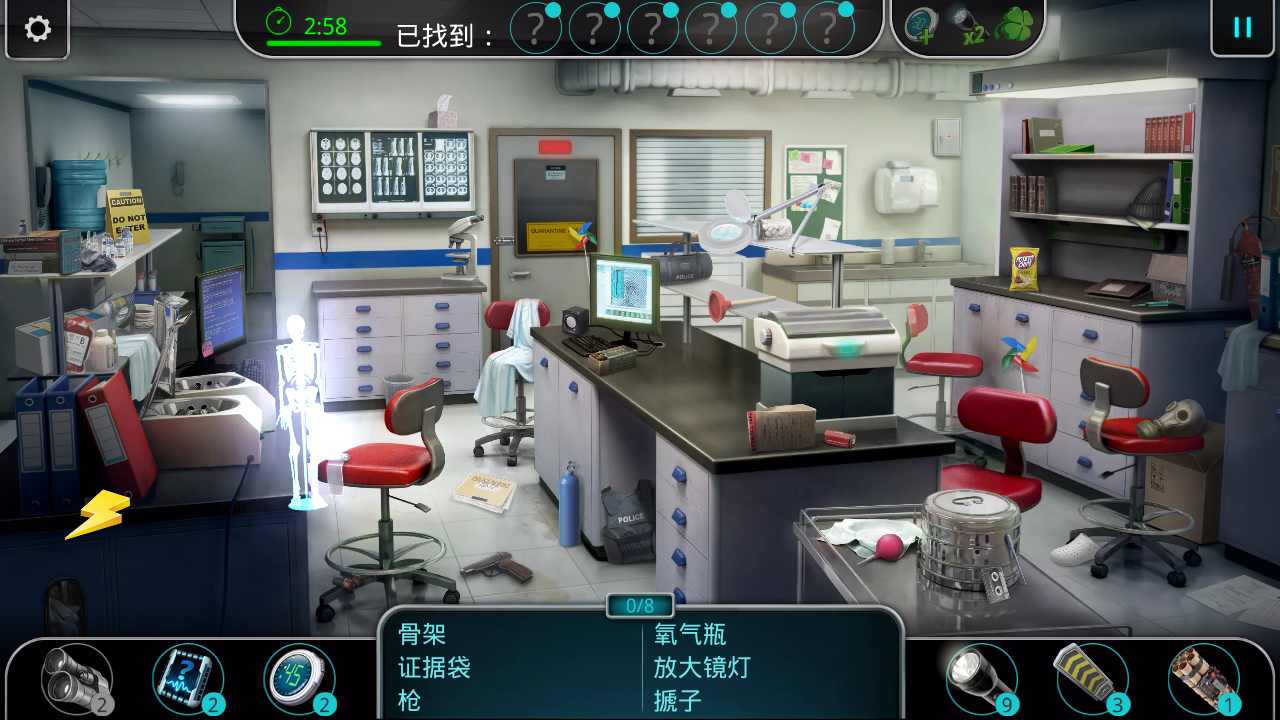Viewport: 1280px width, 720px height.
Task: Click the 0/8 progress tab
Action: point(639,604)
